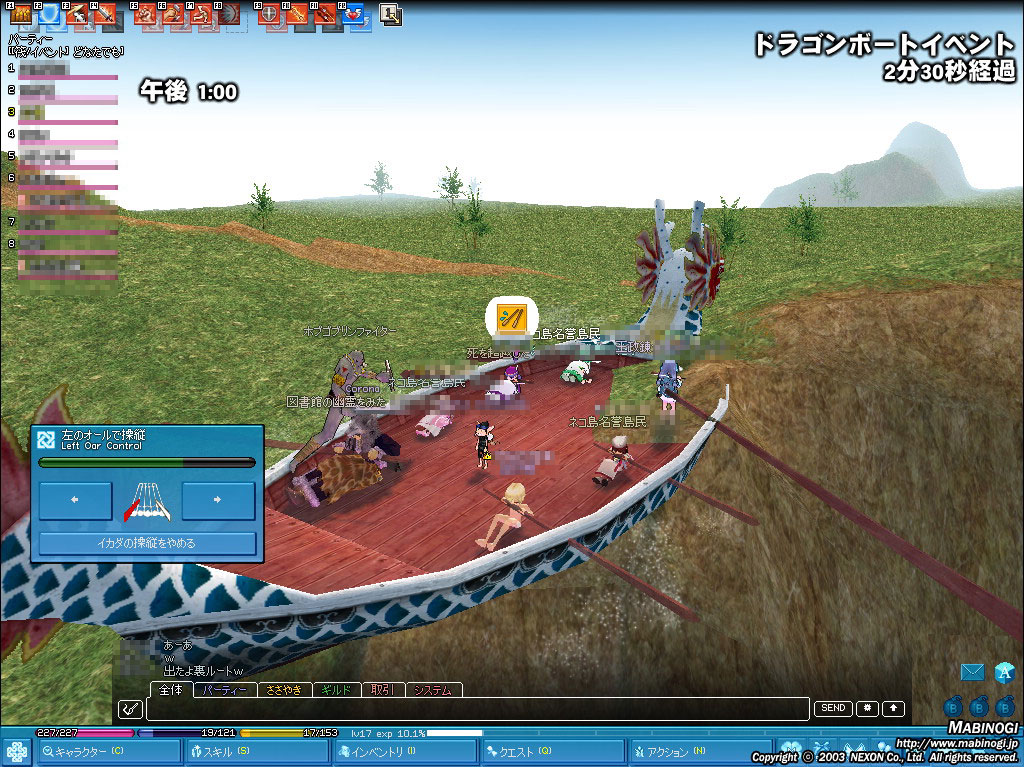Switch chat to the 全体 tab
Screen dimensions: 1024x767
(x=171, y=690)
